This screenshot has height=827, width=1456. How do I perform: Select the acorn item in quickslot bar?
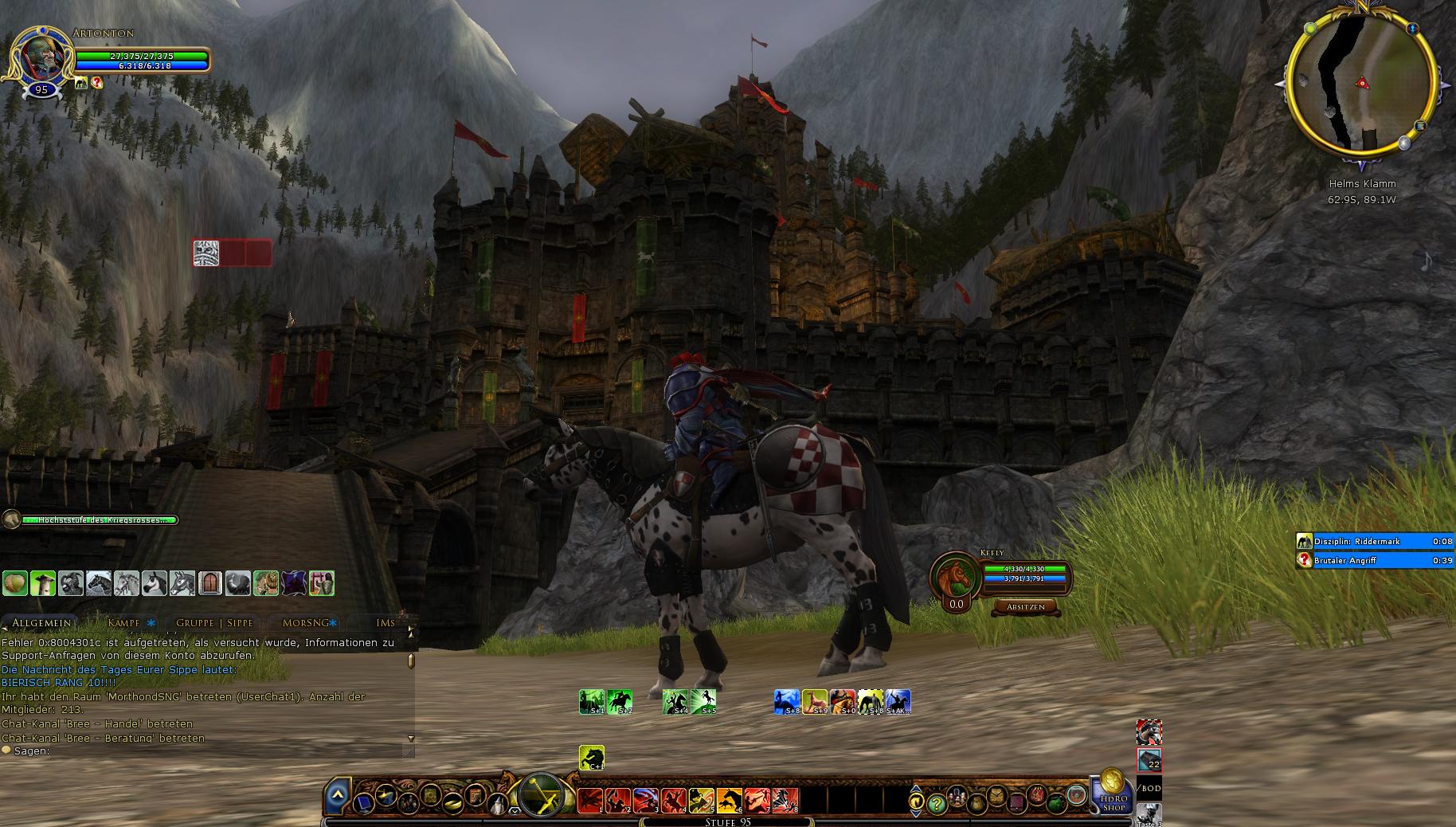click(15, 583)
